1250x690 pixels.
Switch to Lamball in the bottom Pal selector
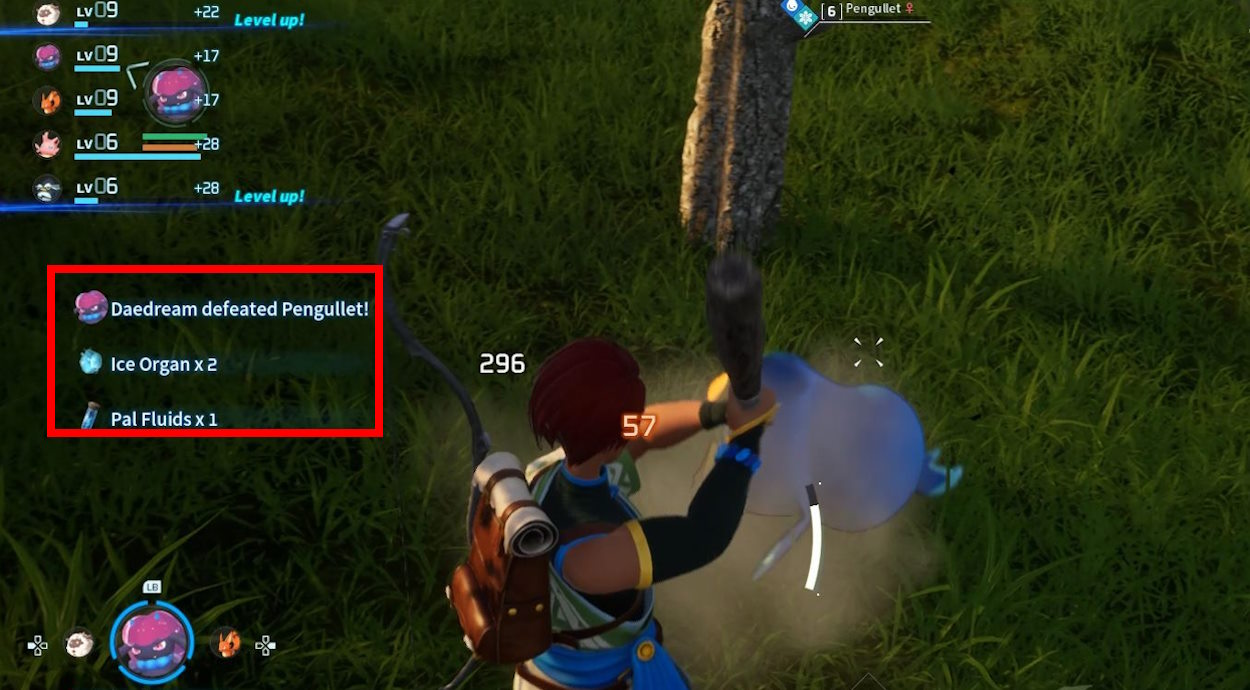[x=79, y=643]
